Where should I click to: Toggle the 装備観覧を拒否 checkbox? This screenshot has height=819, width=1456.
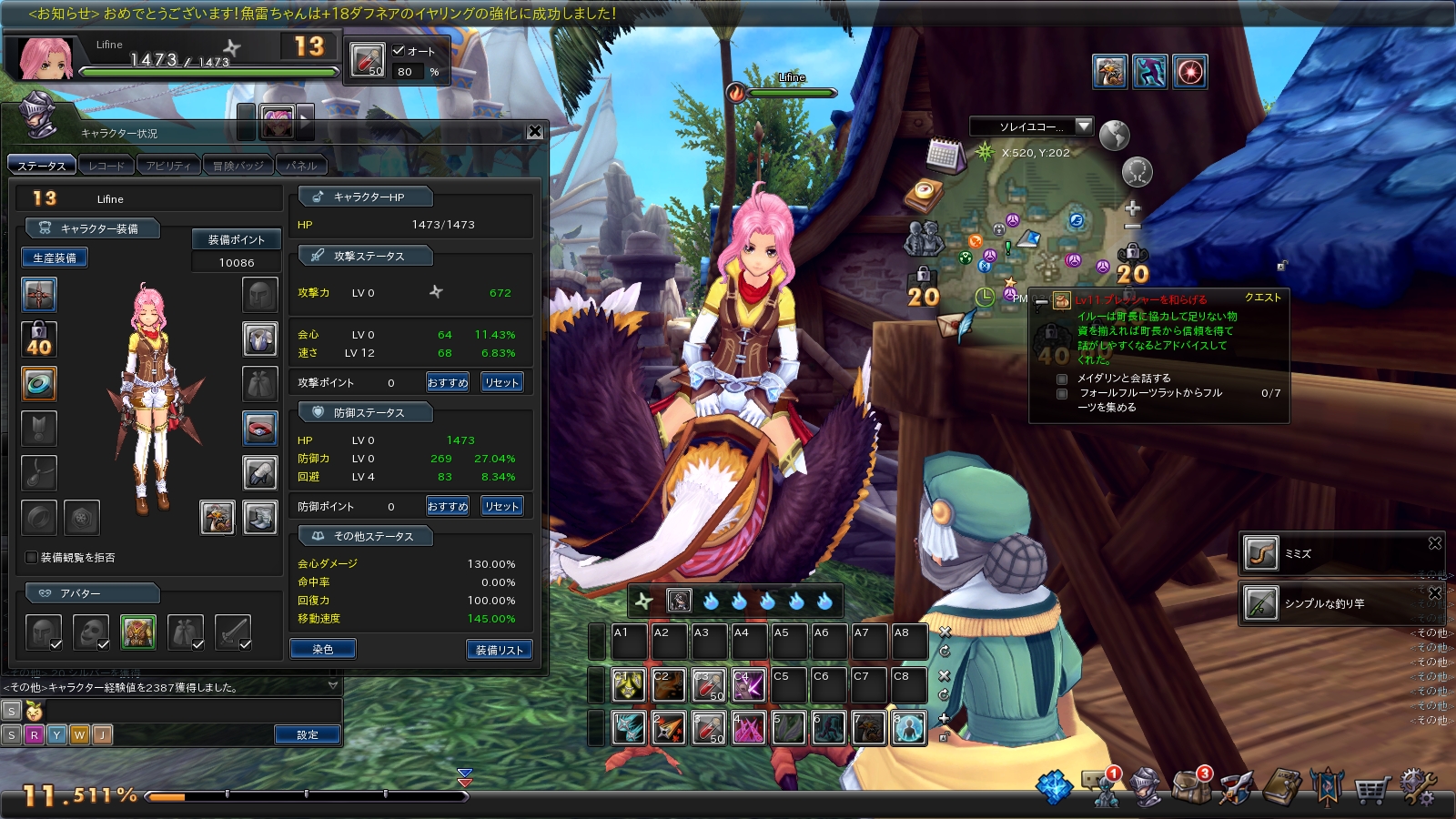coord(32,558)
